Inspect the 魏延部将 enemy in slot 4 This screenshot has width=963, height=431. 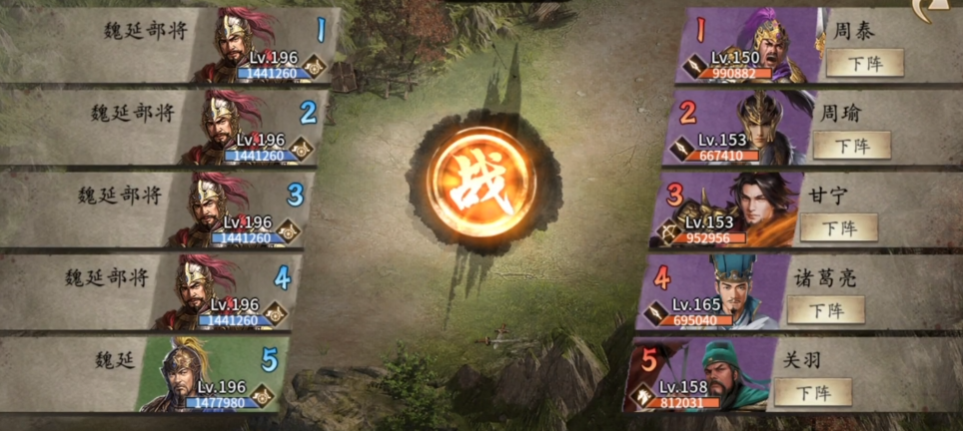[x=209, y=292]
